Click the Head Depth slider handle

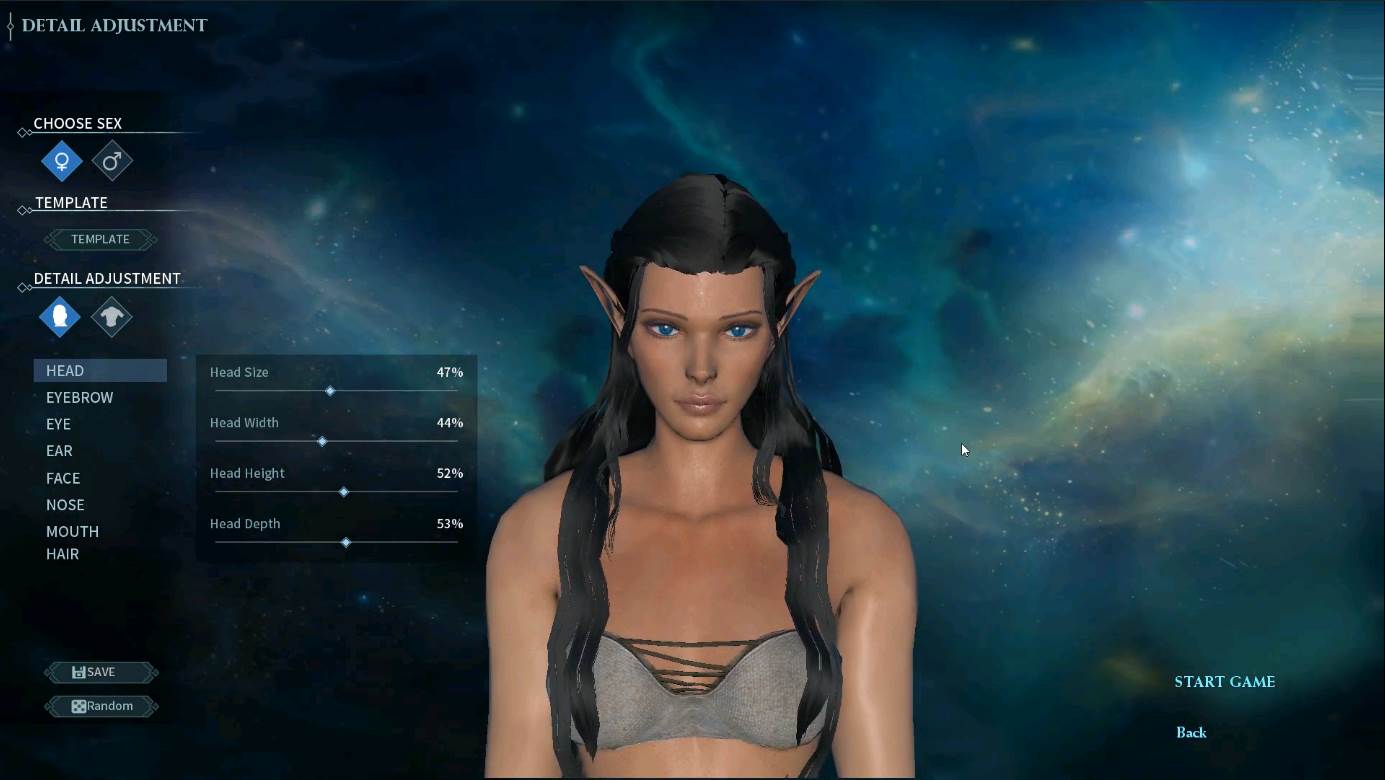346,542
